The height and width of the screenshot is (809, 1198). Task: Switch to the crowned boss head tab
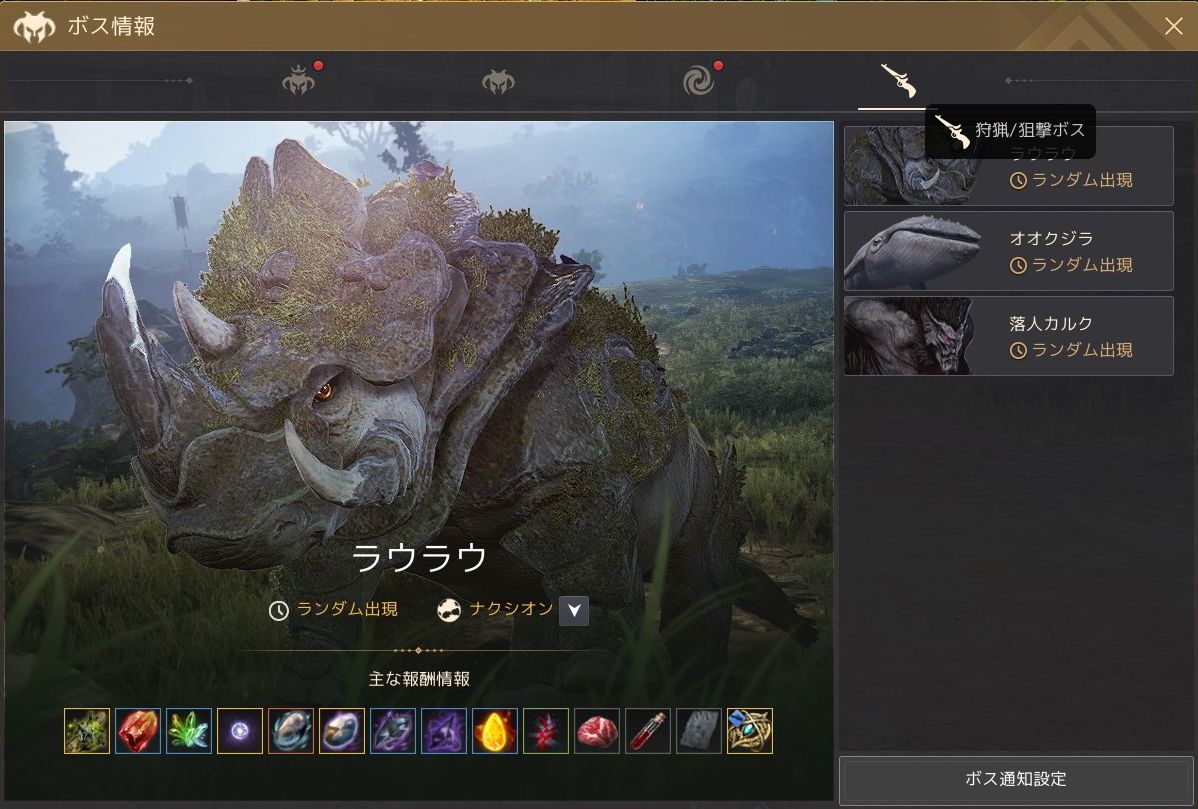(298, 81)
